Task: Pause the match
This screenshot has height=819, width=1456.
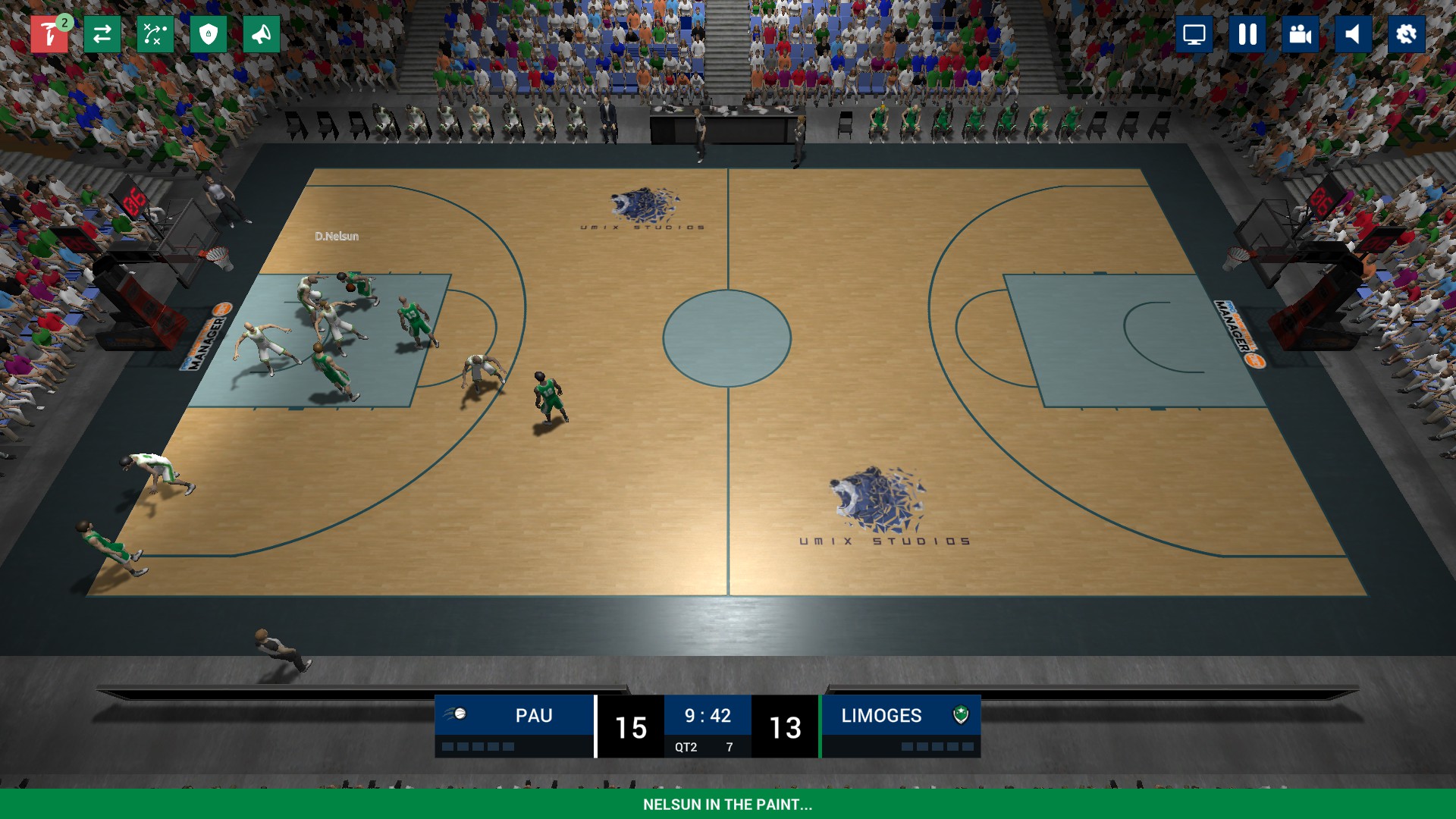Action: [1247, 33]
